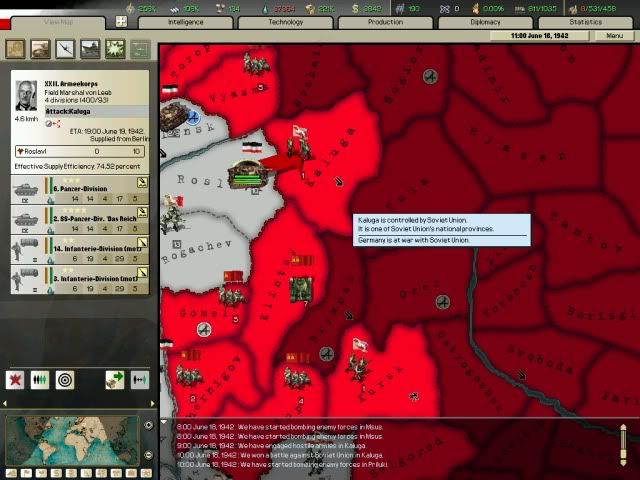
Task: Click the Roslavl province info box
Action: 80,151
